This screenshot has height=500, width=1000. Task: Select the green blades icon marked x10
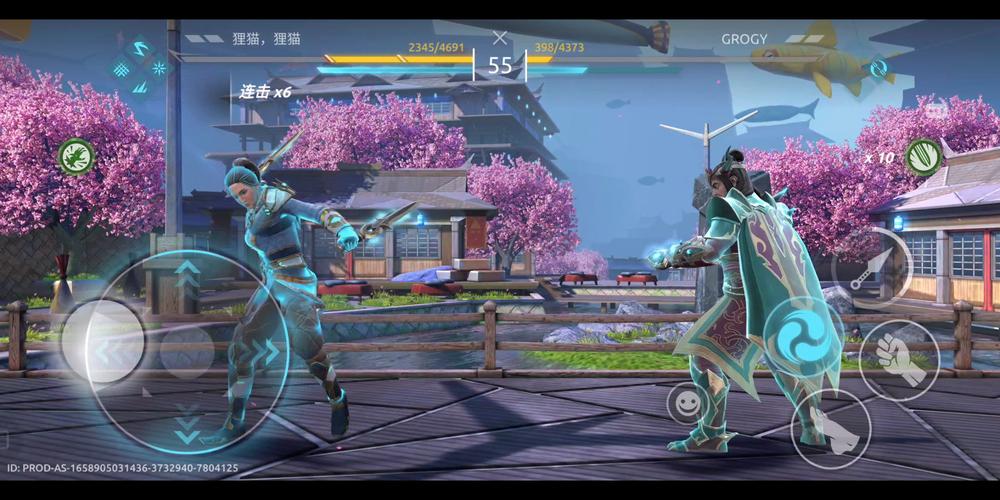coord(923,157)
